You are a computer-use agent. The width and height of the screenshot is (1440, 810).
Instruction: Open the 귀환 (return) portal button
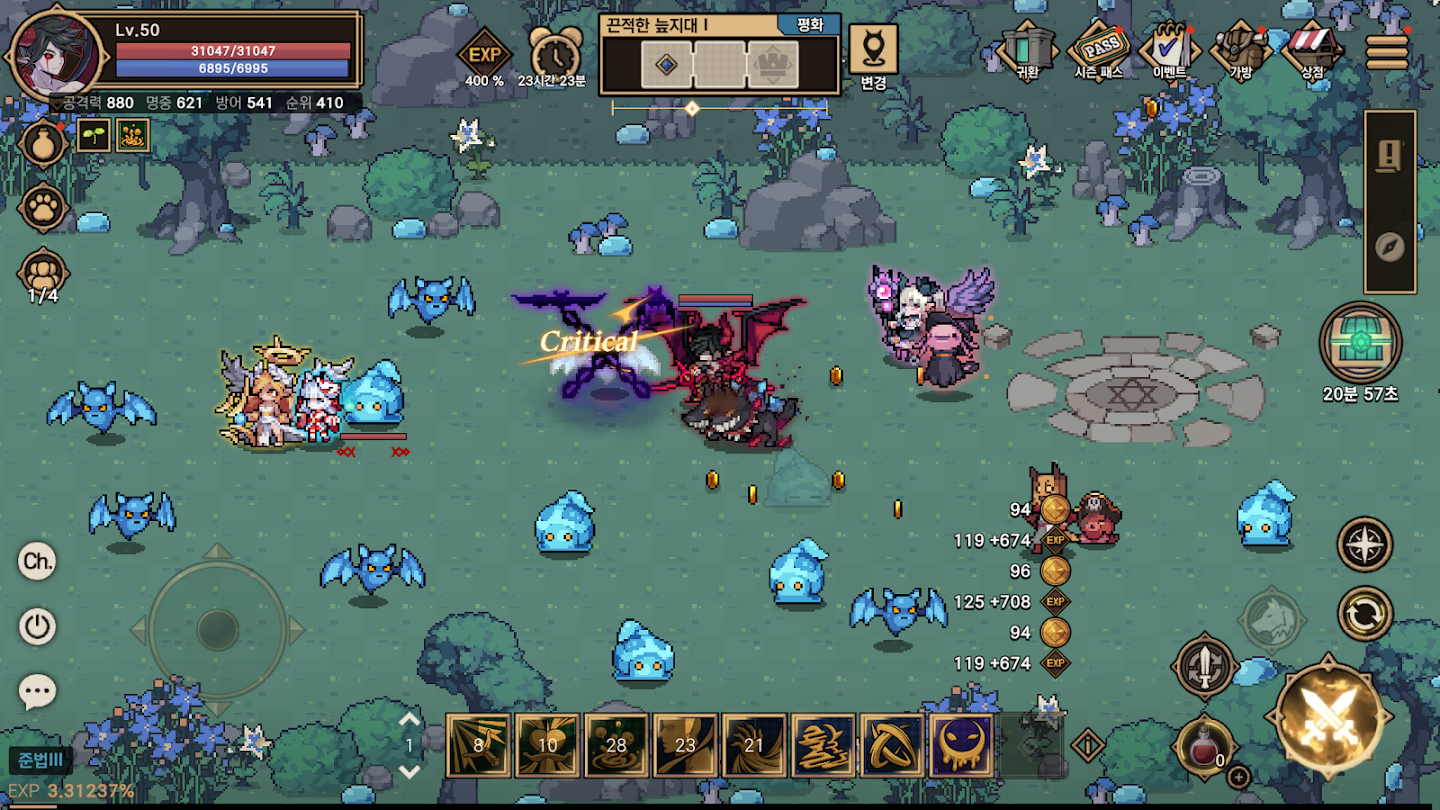tap(1027, 48)
